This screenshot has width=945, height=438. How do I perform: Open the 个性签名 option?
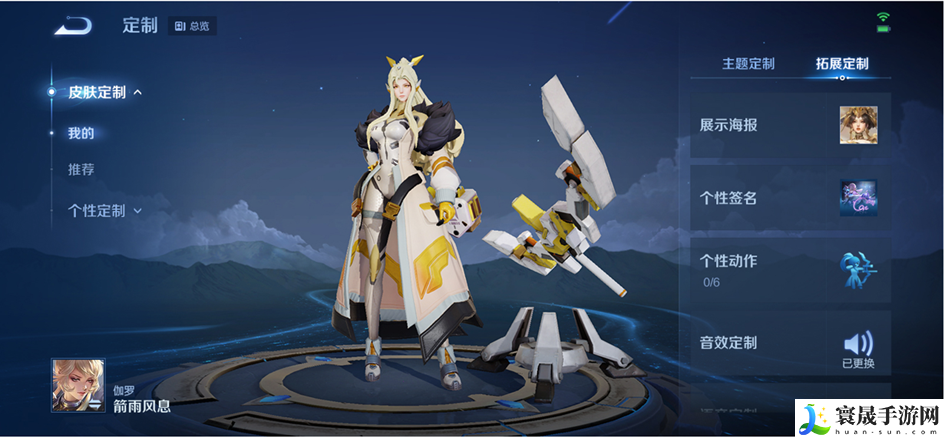coord(790,198)
